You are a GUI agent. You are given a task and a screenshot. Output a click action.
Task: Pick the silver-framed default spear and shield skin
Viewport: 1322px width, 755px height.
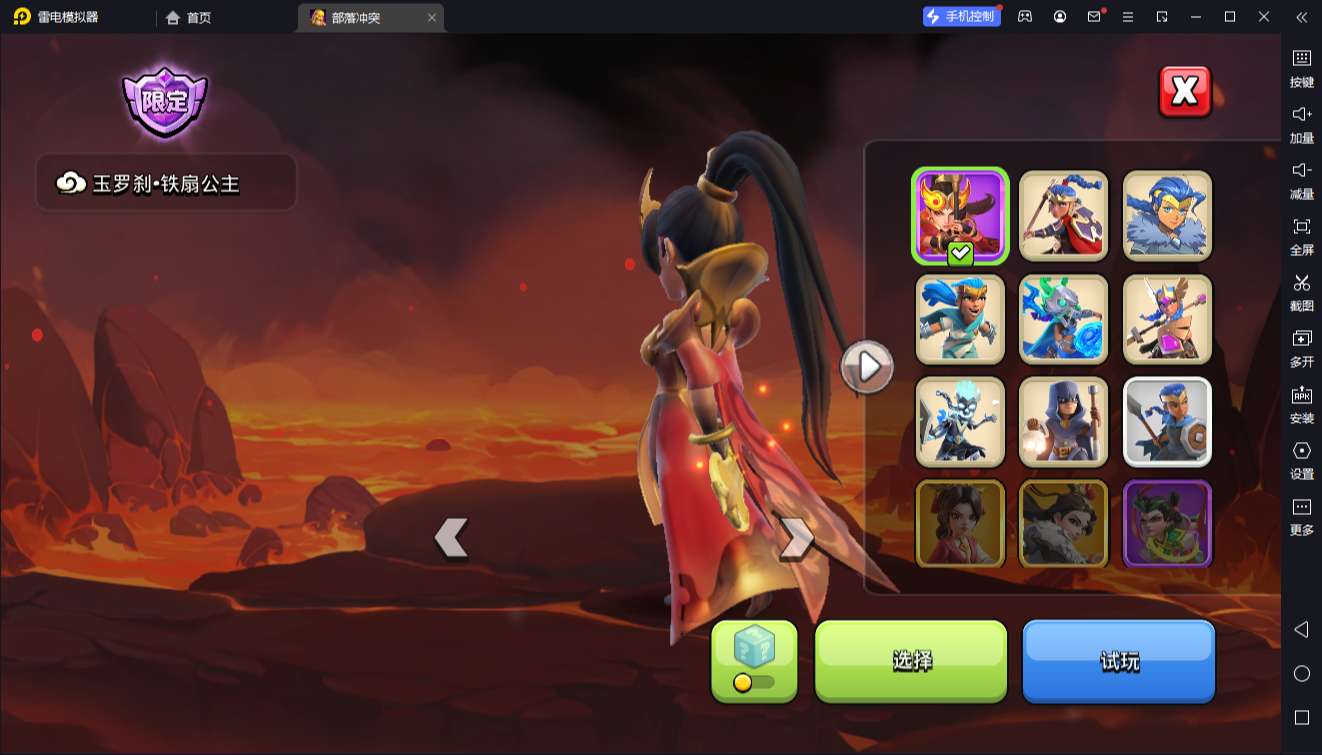pyautogui.click(x=1167, y=422)
